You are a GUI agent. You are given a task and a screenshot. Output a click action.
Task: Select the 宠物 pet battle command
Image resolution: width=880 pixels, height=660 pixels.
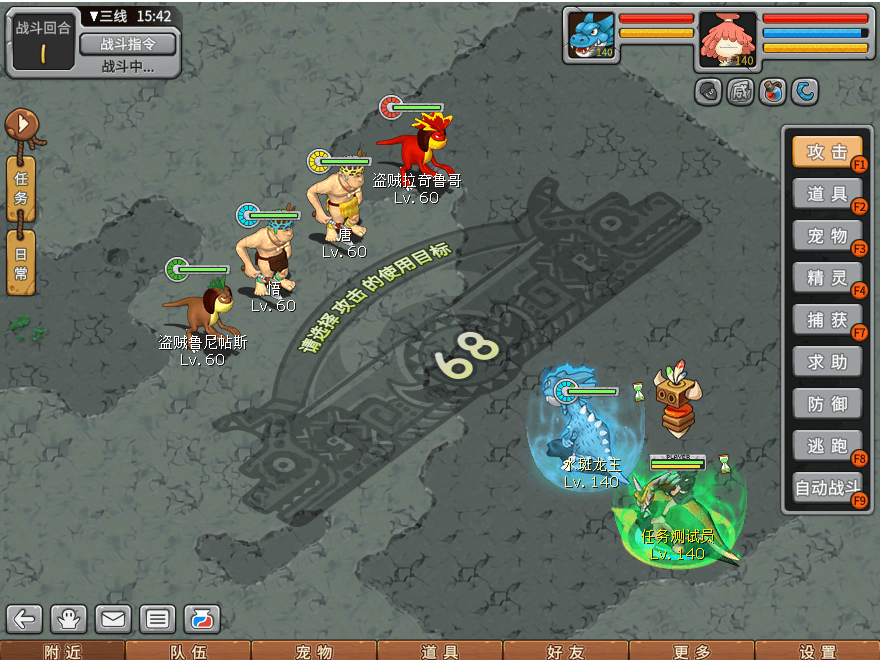pos(827,236)
